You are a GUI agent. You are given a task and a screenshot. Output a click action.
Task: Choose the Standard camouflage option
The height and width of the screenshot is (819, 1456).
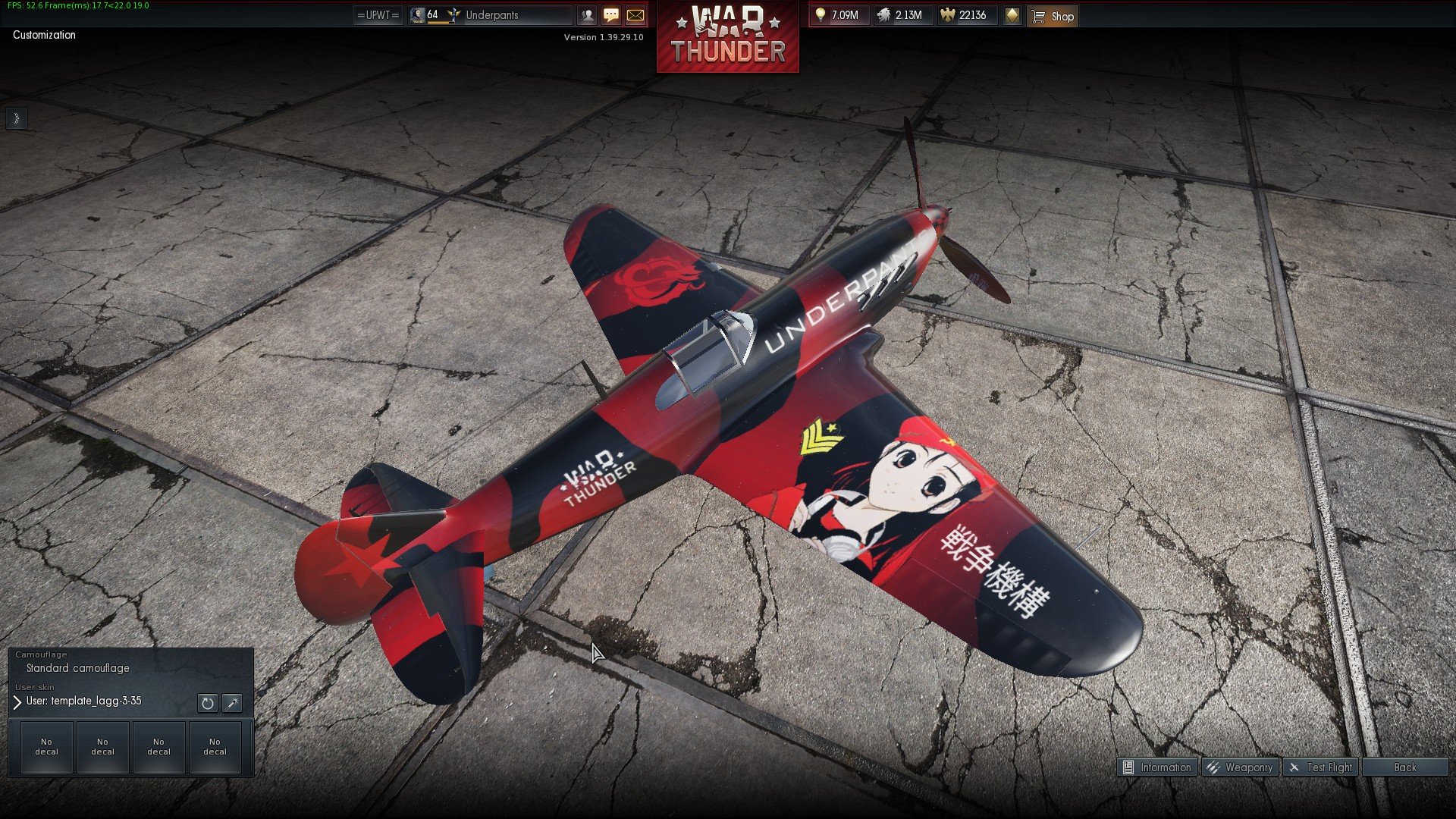pos(77,668)
